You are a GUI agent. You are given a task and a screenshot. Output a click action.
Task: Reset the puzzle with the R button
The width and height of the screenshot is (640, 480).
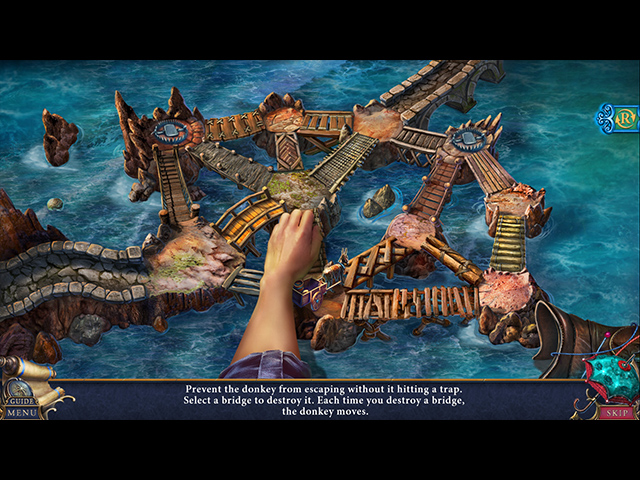(x=627, y=118)
